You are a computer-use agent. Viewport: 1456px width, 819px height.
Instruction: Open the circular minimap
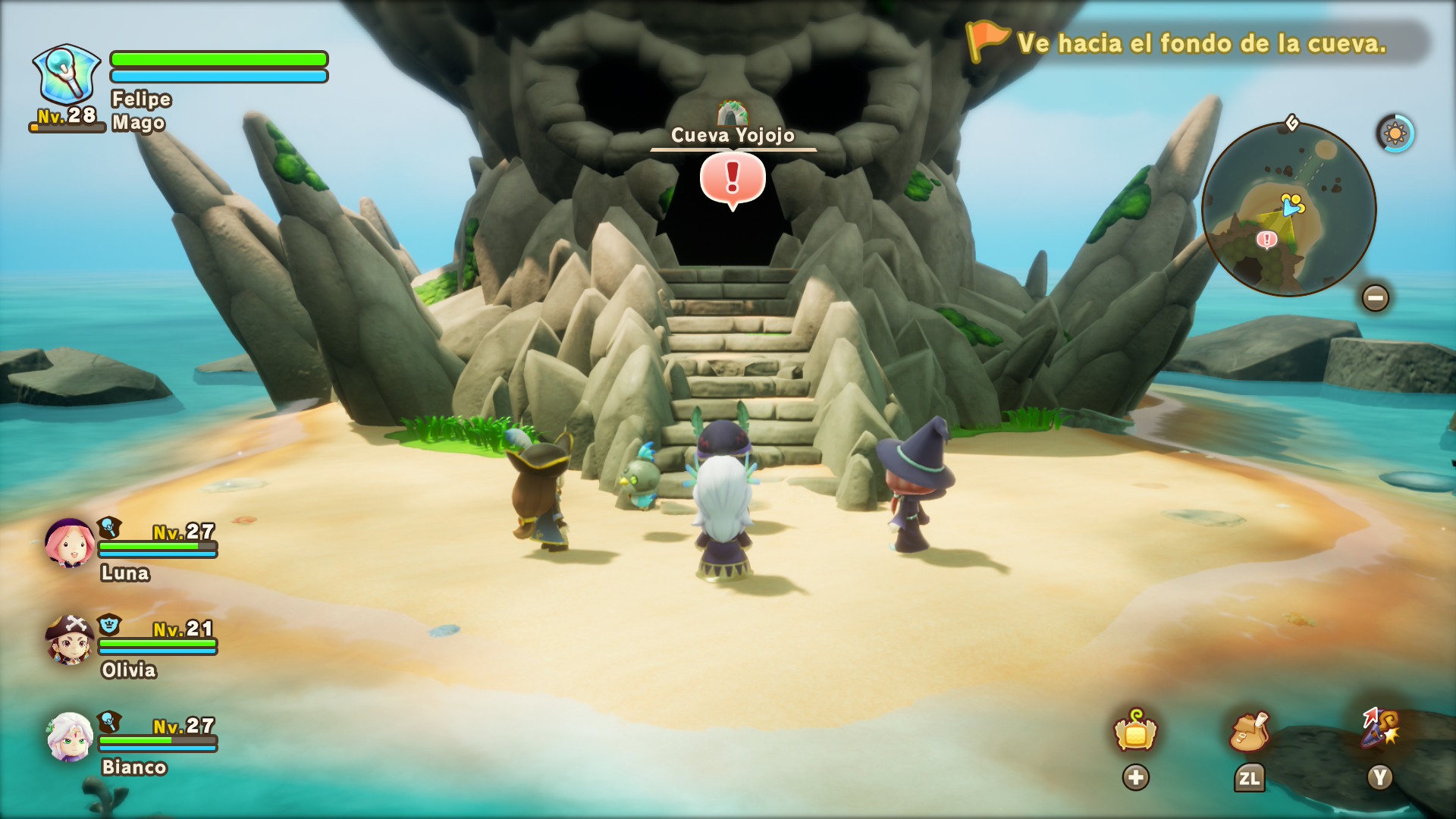tap(1288, 209)
